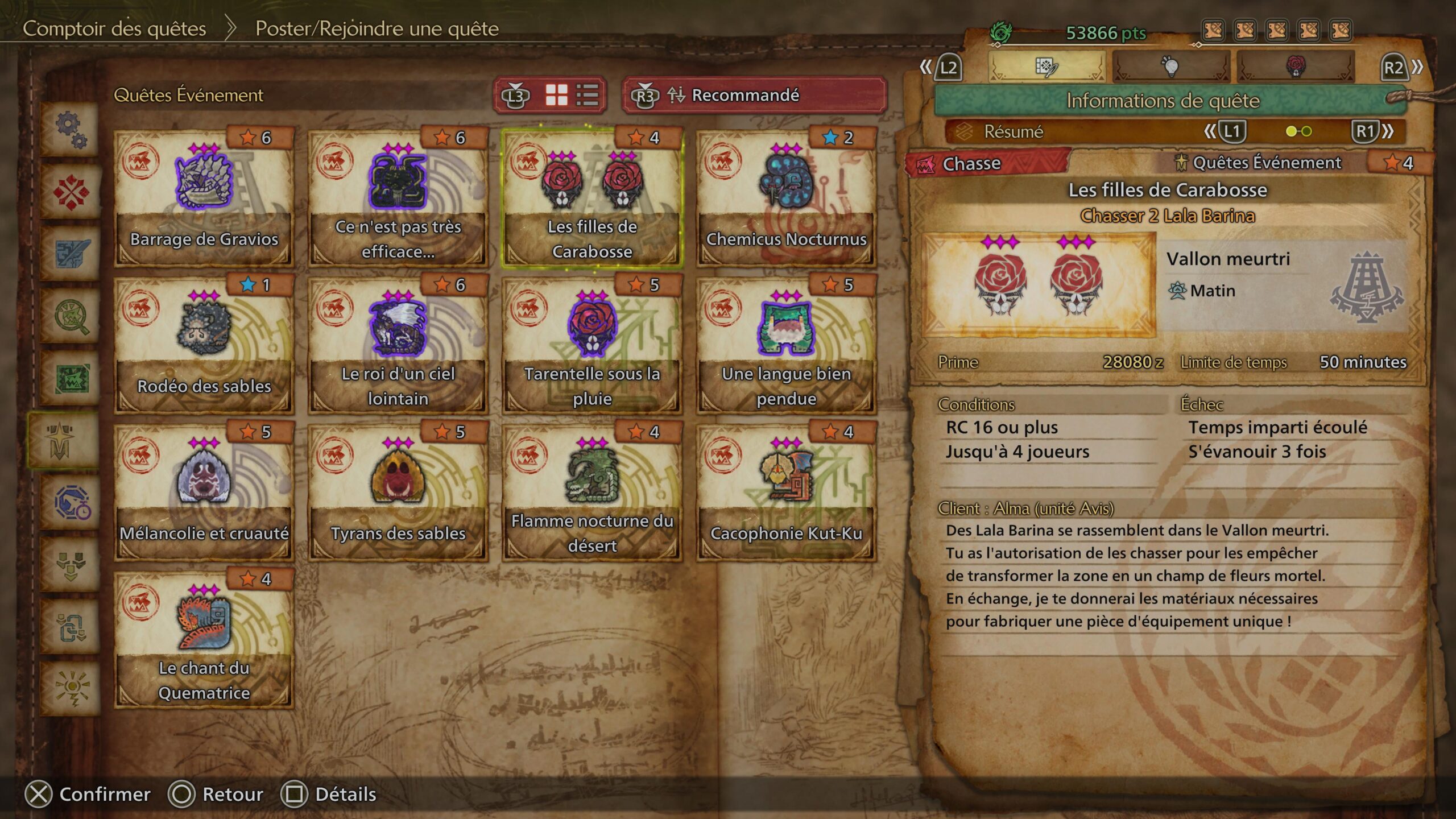The height and width of the screenshot is (819, 1456).
Task: Select Tarentelle sous la pluie quest
Action: pos(592,345)
